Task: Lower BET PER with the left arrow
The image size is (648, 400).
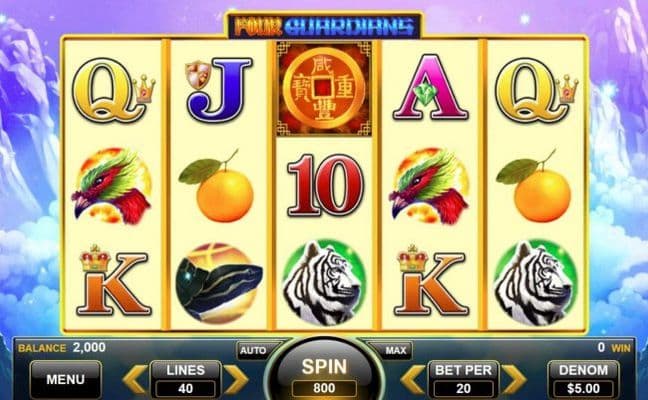Action: (412, 379)
